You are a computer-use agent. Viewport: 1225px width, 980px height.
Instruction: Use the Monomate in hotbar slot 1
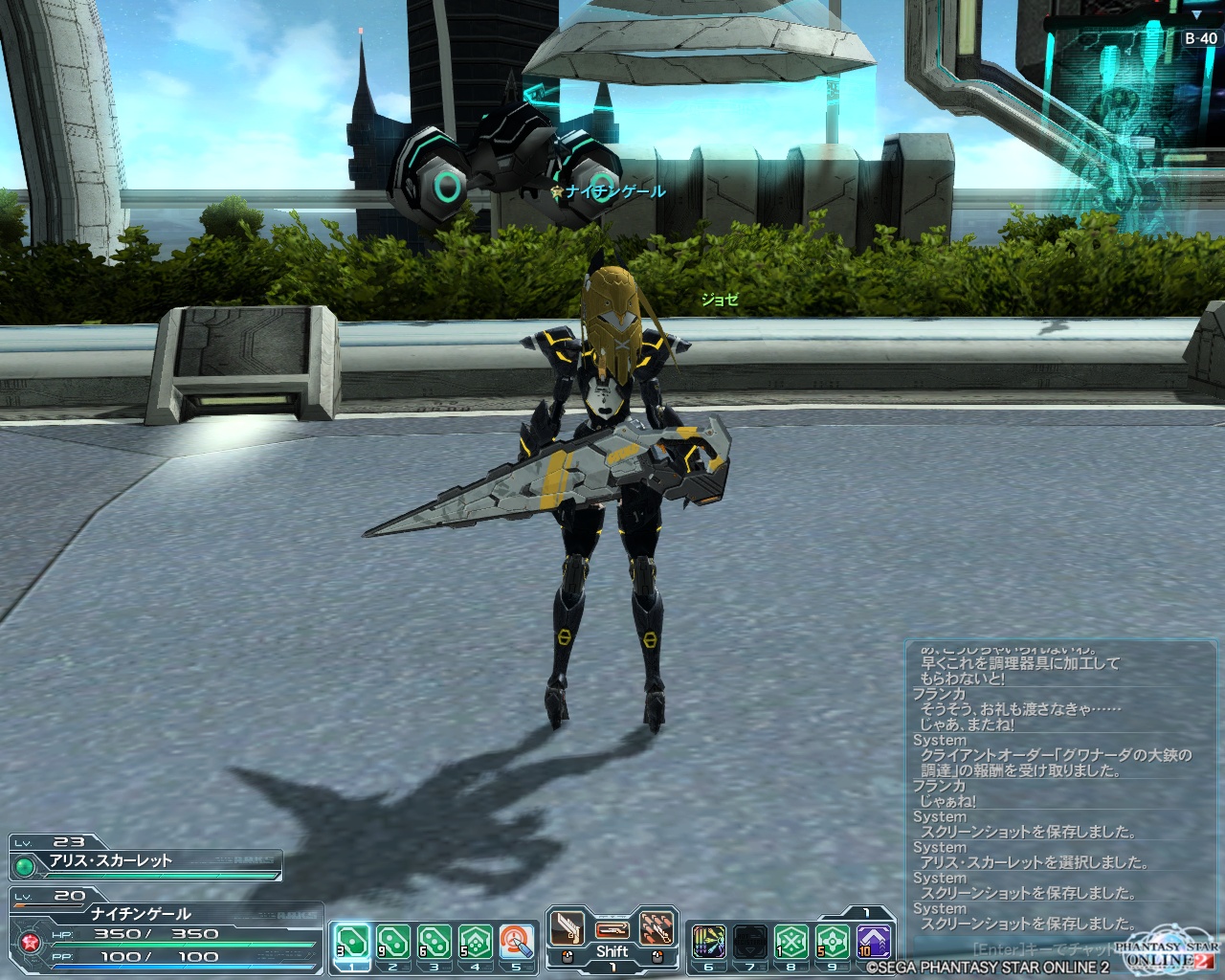351,943
